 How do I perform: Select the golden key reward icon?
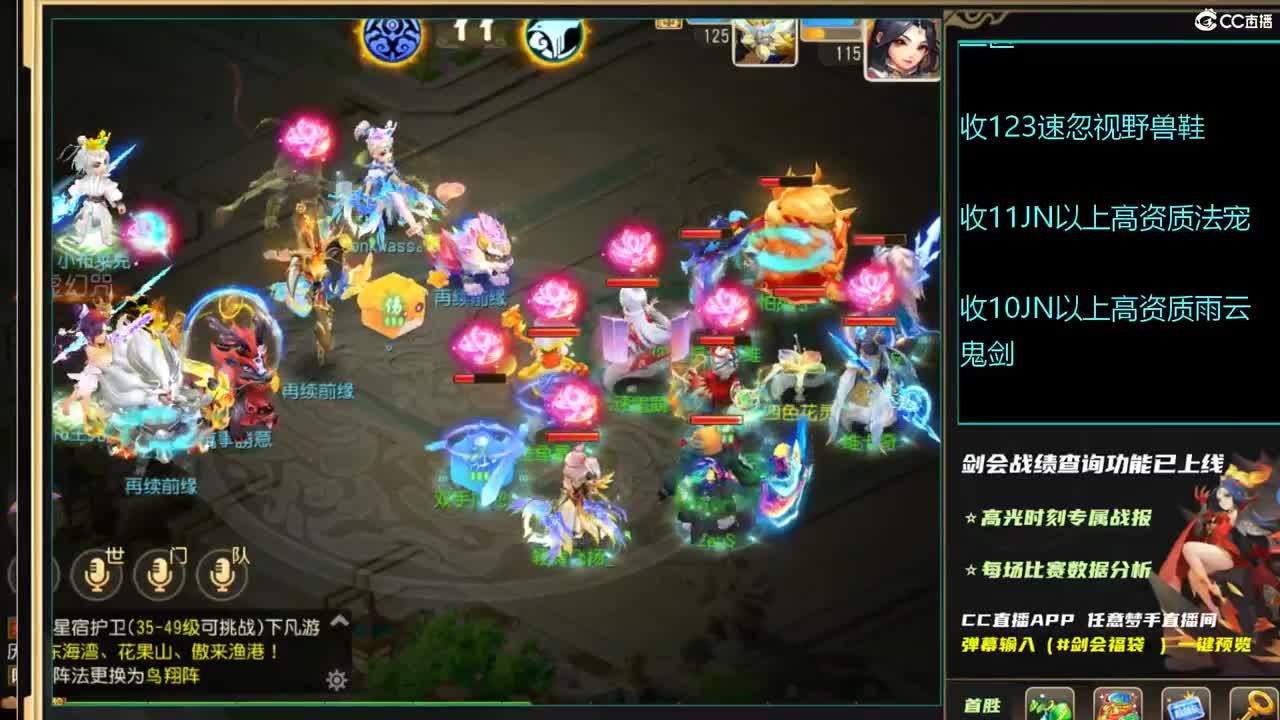pyautogui.click(x=1255, y=708)
